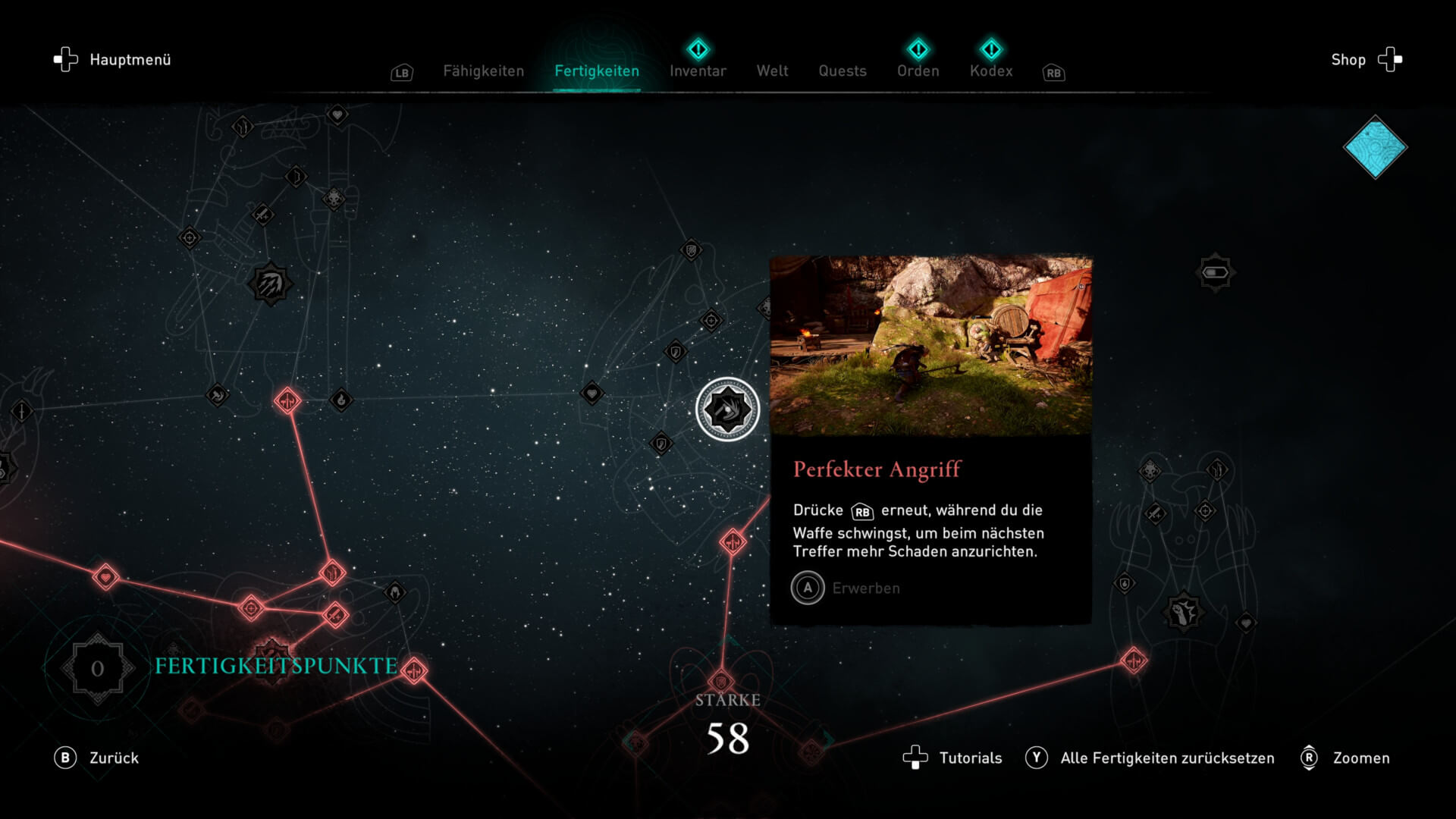Open the Tutorials
Image resolution: width=1456 pixels, height=819 pixels.
click(952, 758)
